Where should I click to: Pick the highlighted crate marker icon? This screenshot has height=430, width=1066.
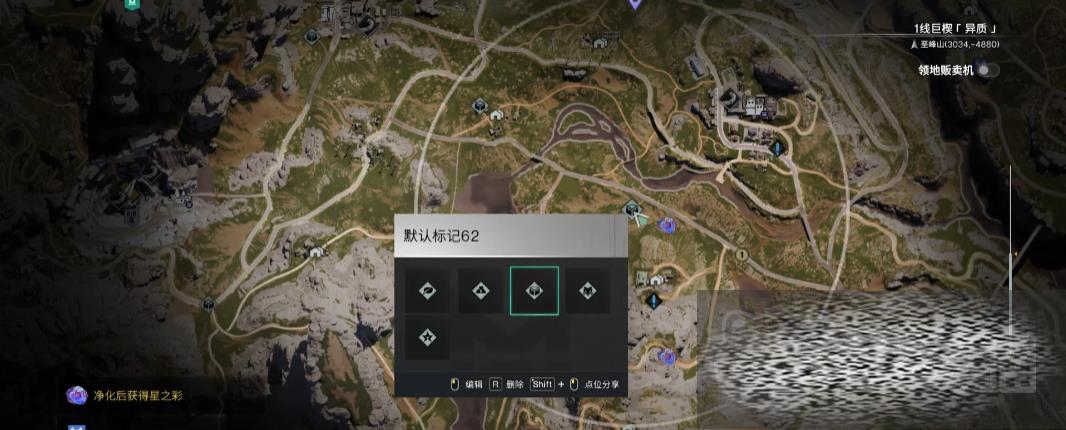click(534, 291)
